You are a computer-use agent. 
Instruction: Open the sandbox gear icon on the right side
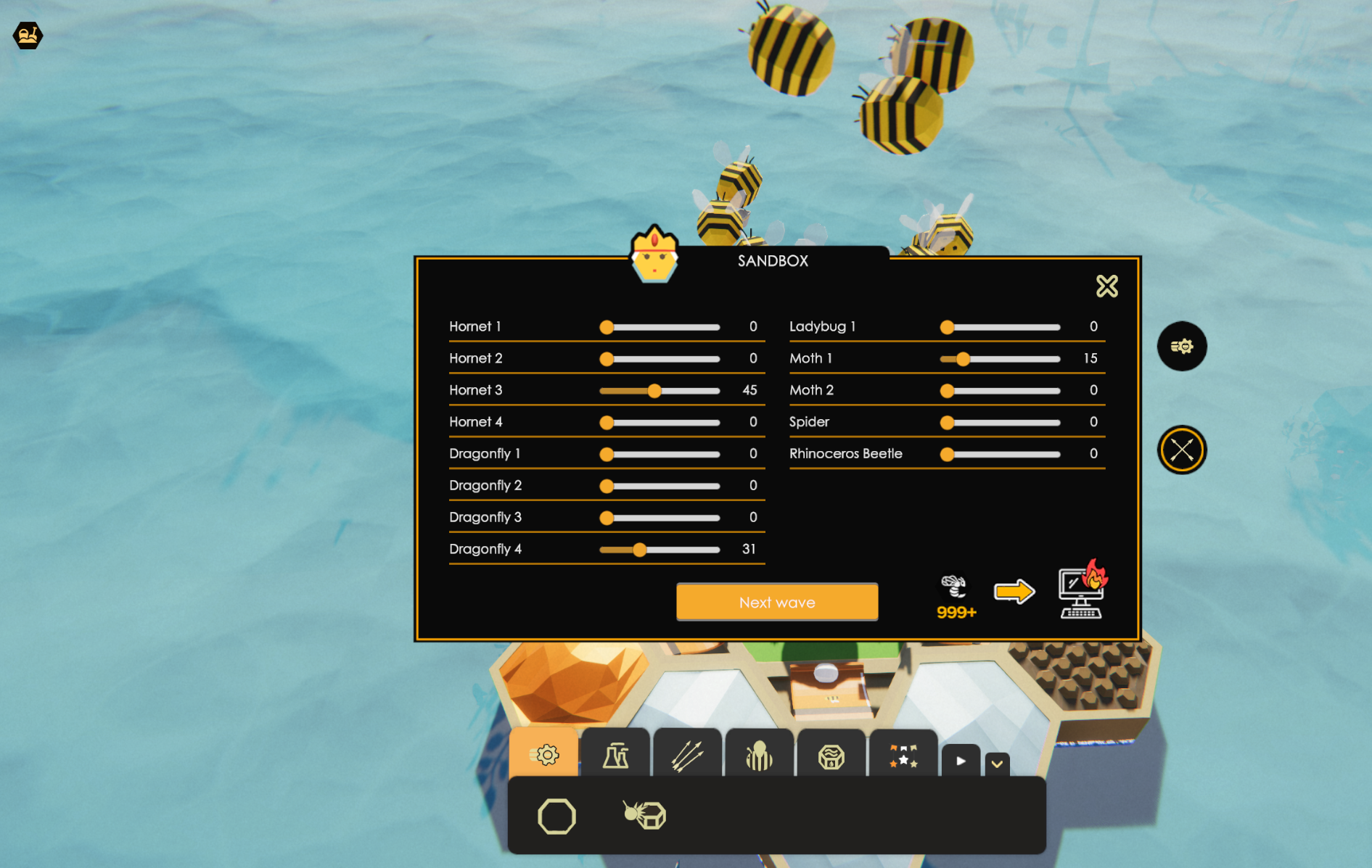[x=1182, y=347]
